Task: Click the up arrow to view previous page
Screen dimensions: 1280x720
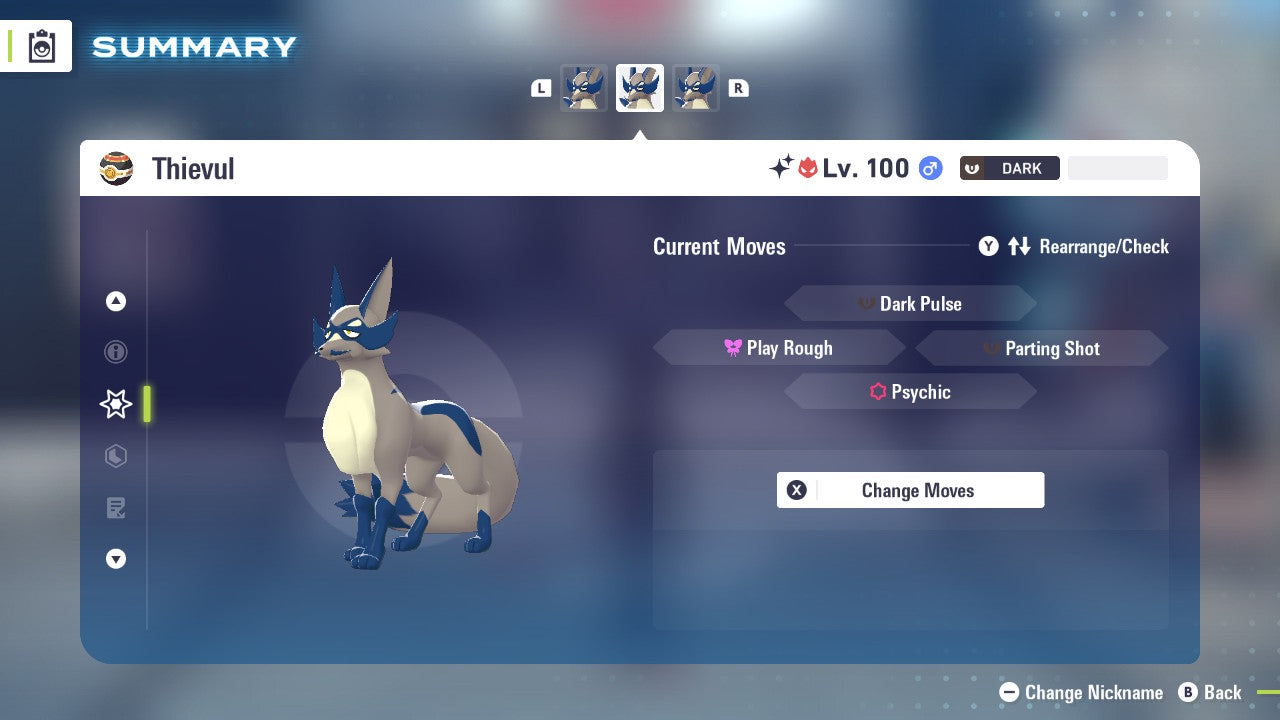Action: point(115,301)
